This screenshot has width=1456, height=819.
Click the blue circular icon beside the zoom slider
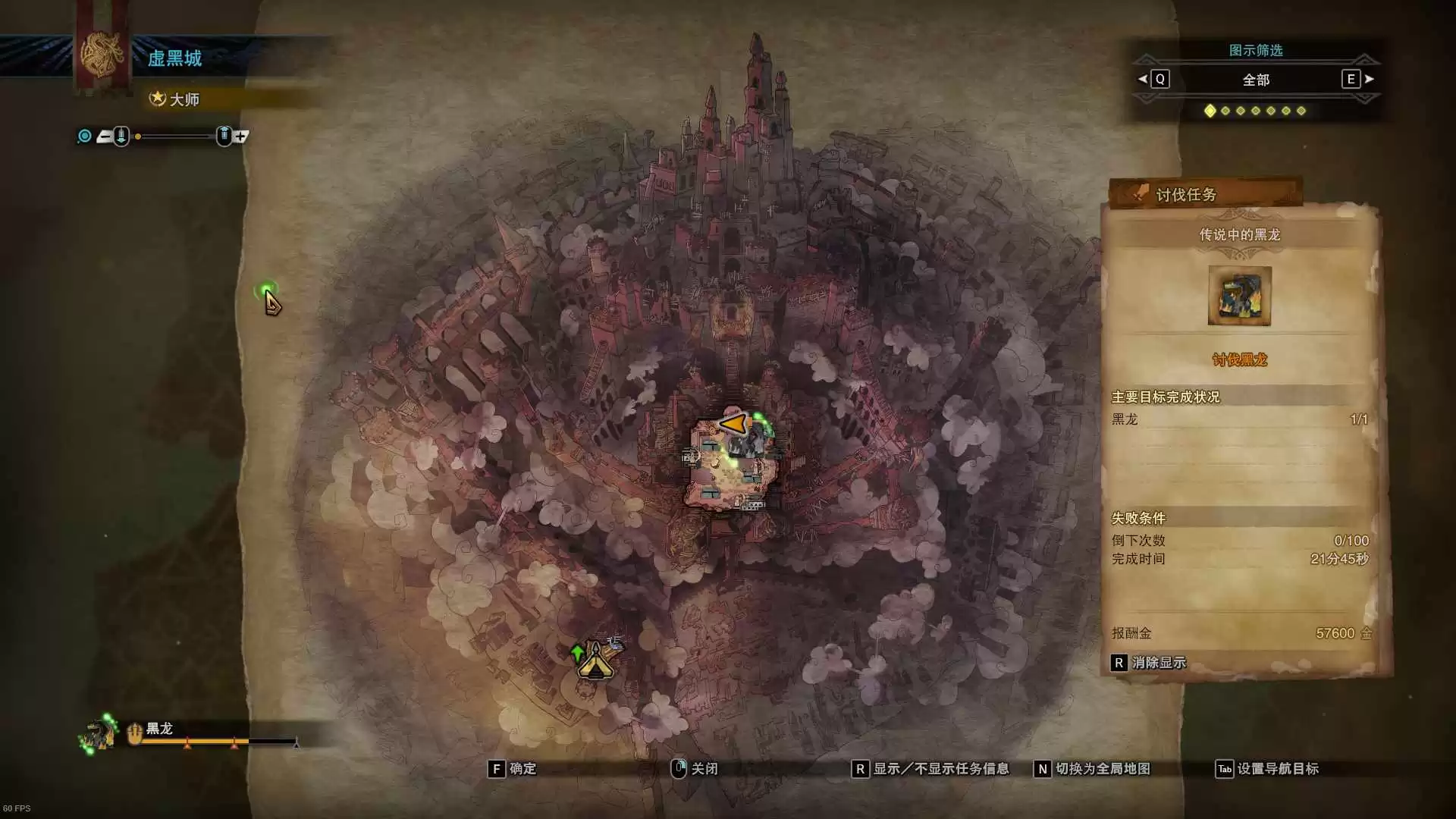pos(85,136)
